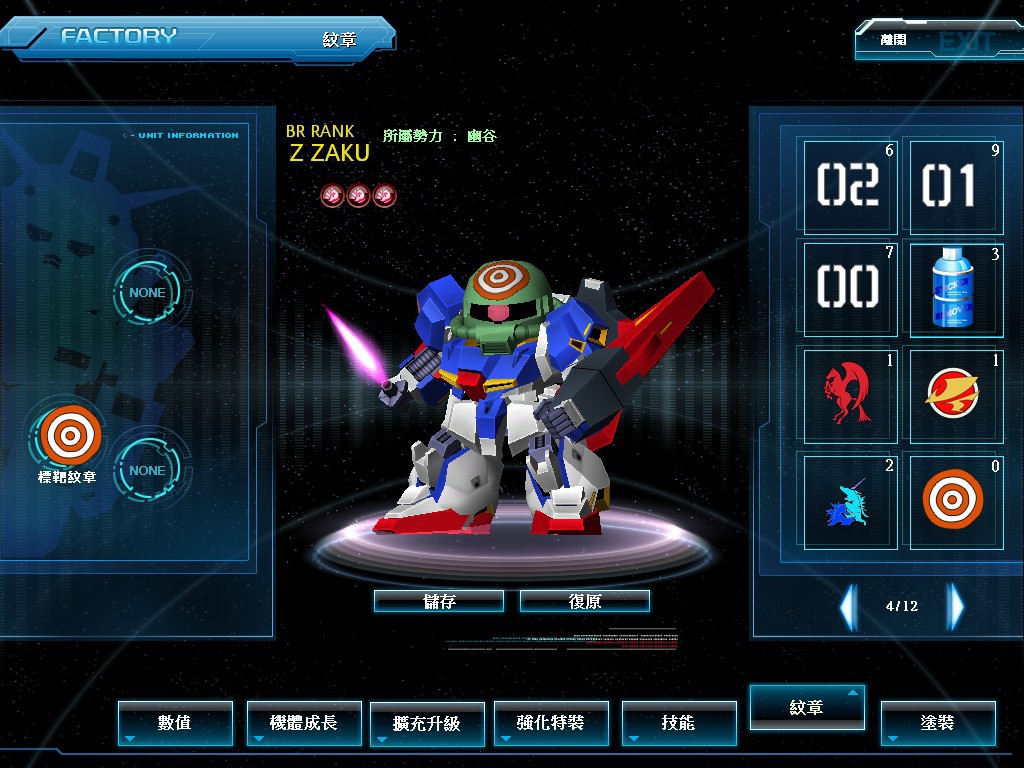Select the 紋章 emblem tab
Image resolution: width=1024 pixels, height=768 pixels.
(807, 707)
